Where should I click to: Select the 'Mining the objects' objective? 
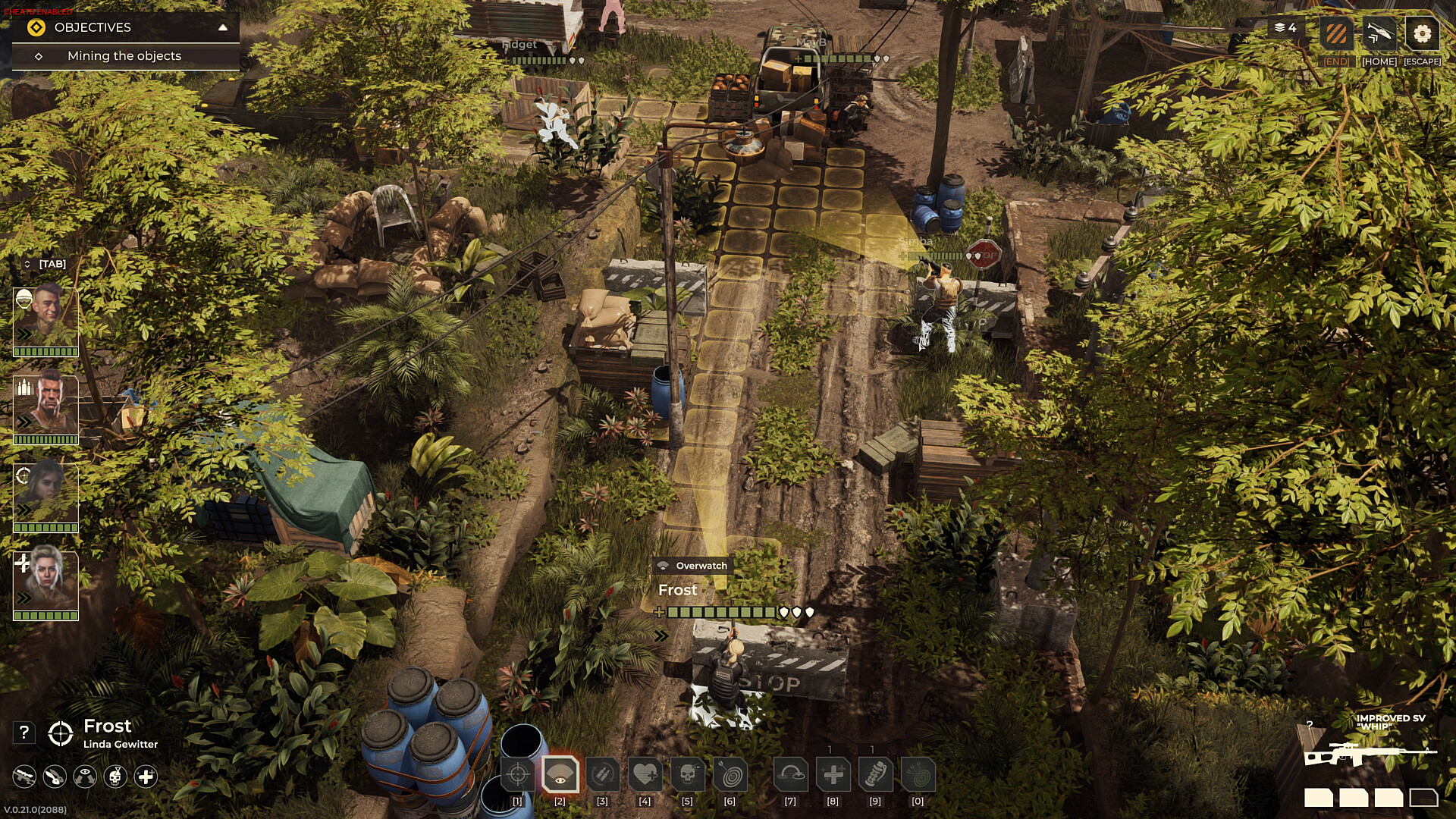[124, 56]
